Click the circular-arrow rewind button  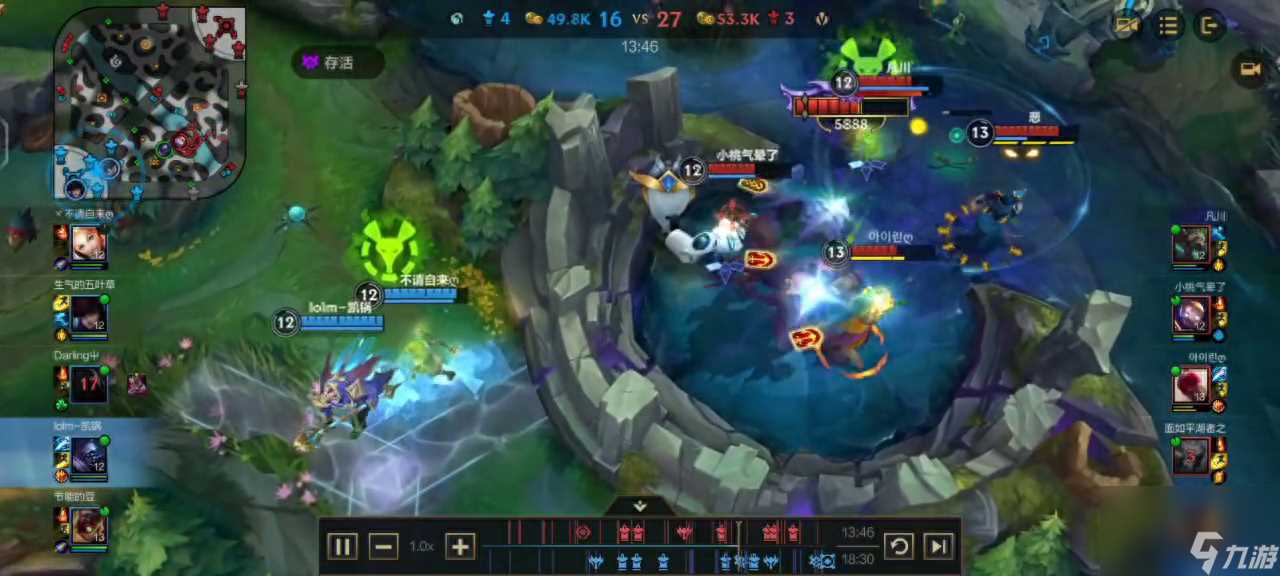click(x=898, y=546)
